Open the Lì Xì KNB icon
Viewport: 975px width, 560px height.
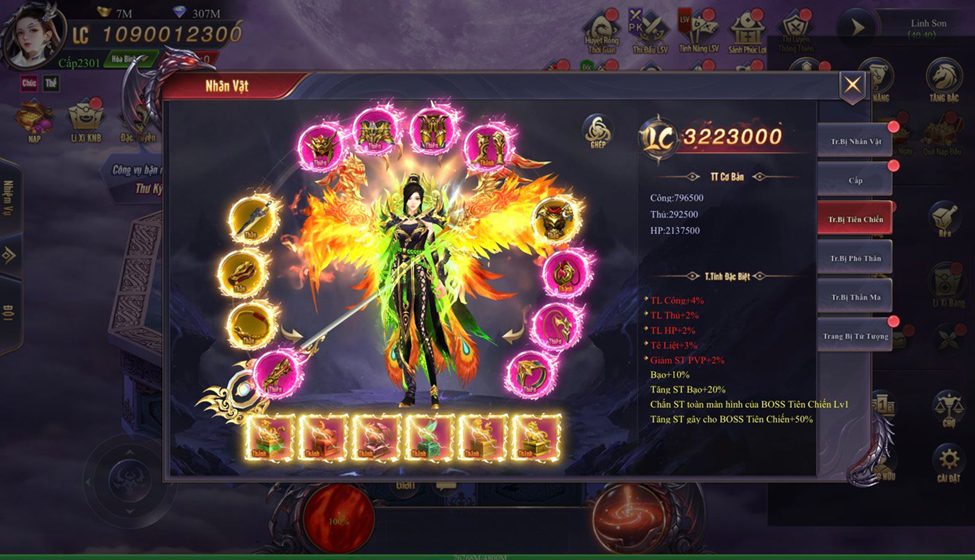coord(85,118)
